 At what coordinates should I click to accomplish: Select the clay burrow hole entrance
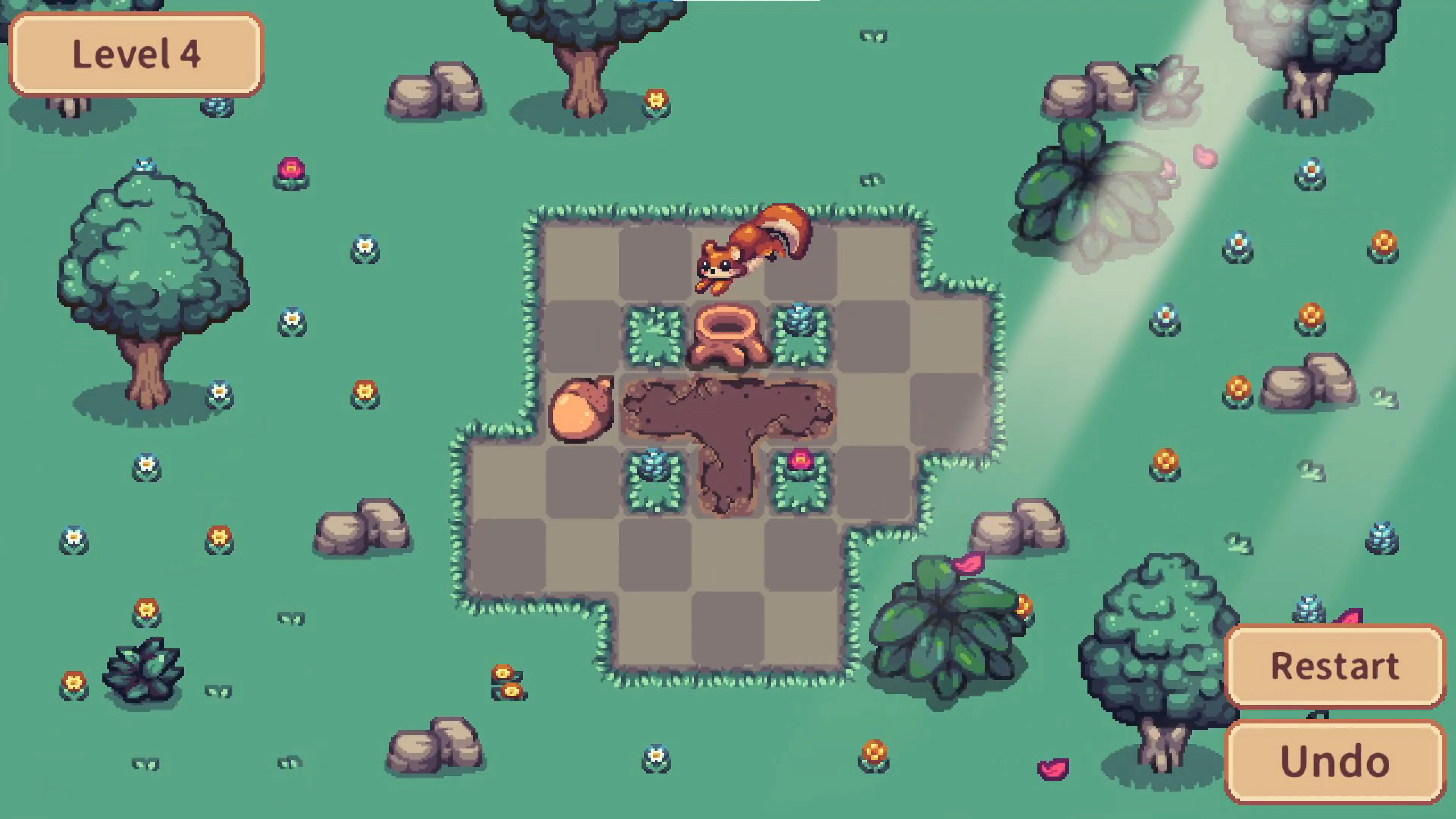point(726,334)
